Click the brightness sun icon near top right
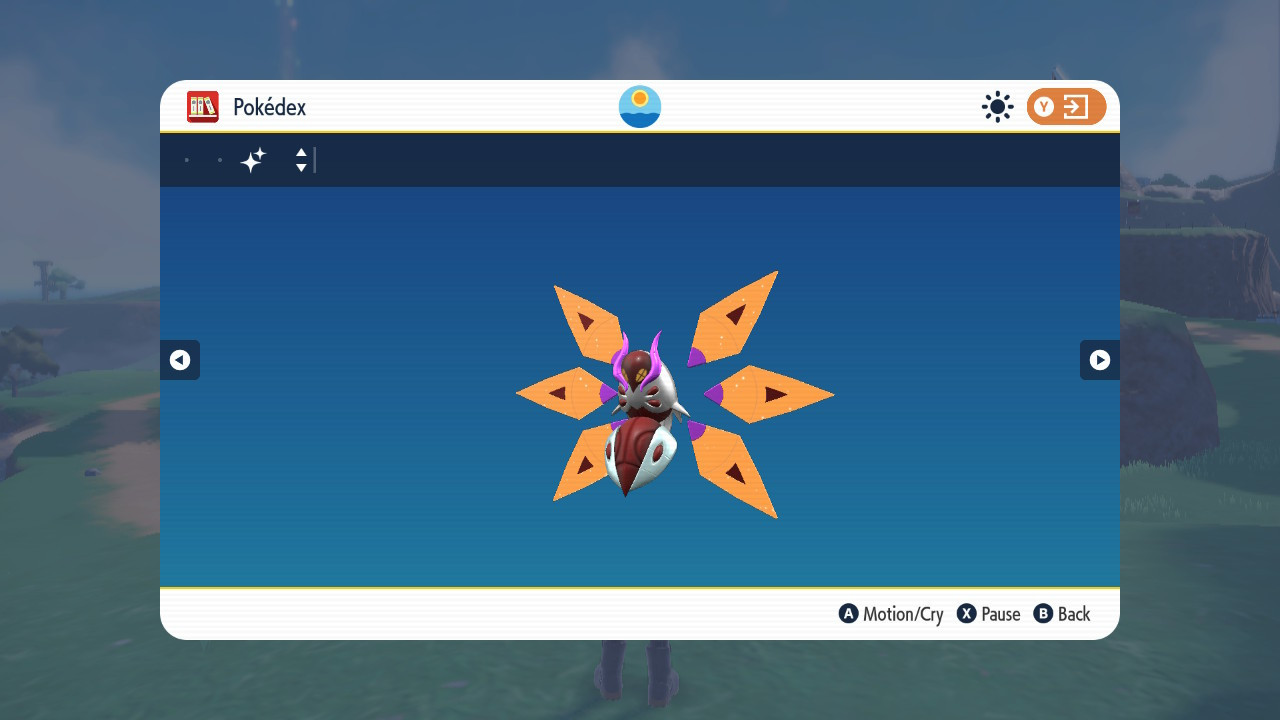Screen dimensions: 1280x720 coord(997,107)
